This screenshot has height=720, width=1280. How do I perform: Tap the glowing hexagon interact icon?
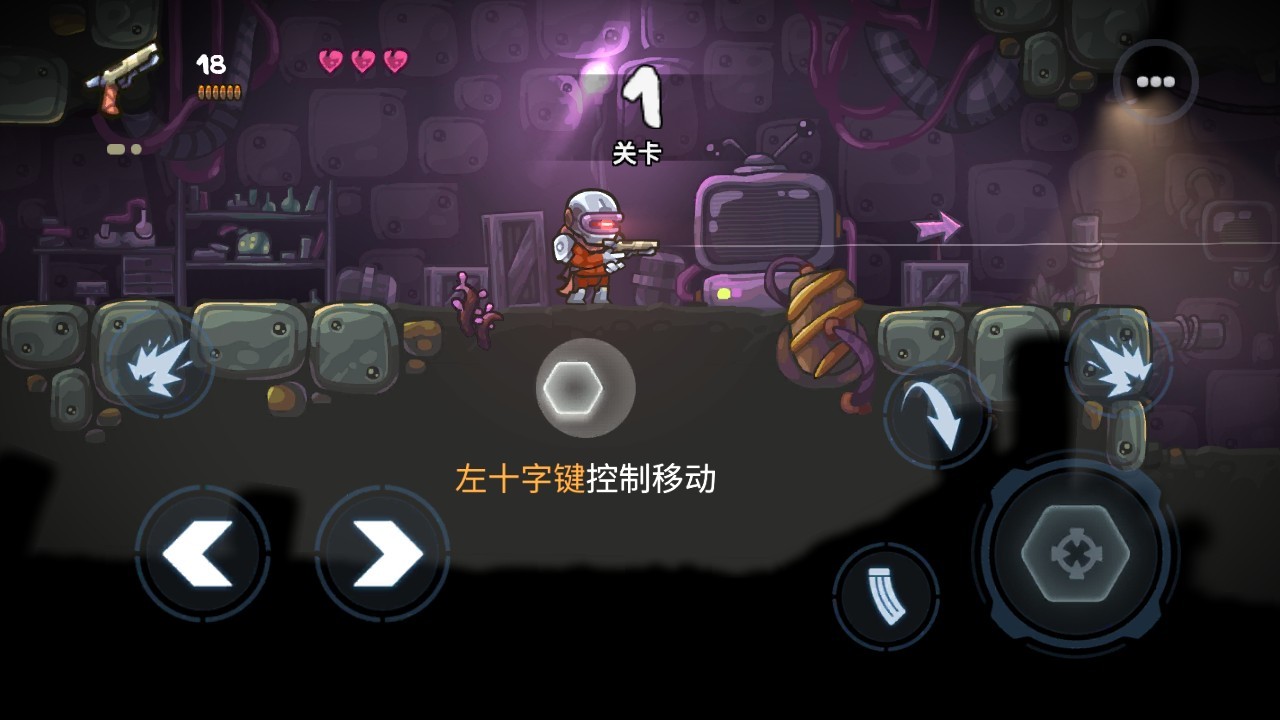point(572,386)
